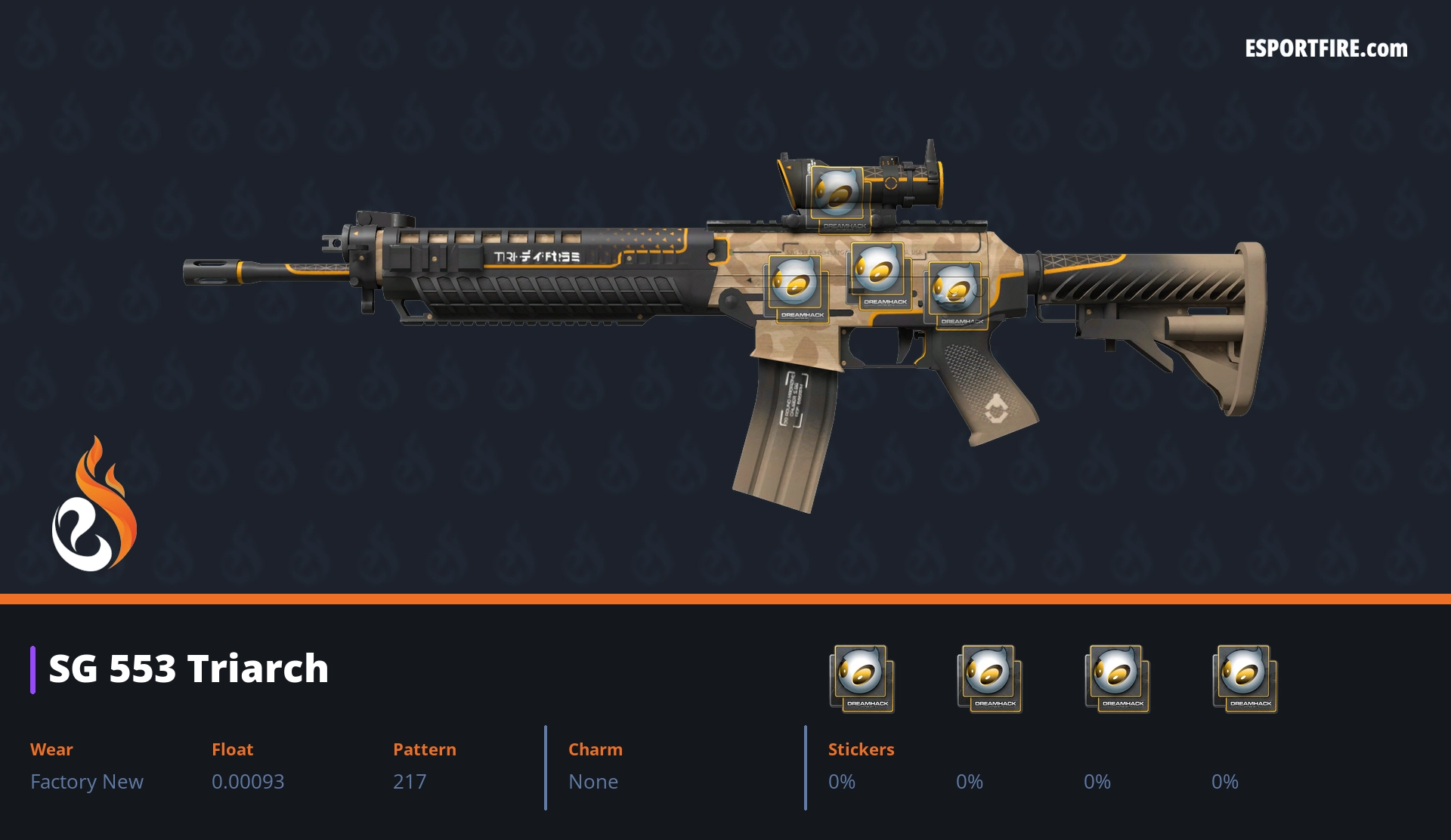Click the Esportfire flame logo
1451x840 pixels.
point(94,505)
